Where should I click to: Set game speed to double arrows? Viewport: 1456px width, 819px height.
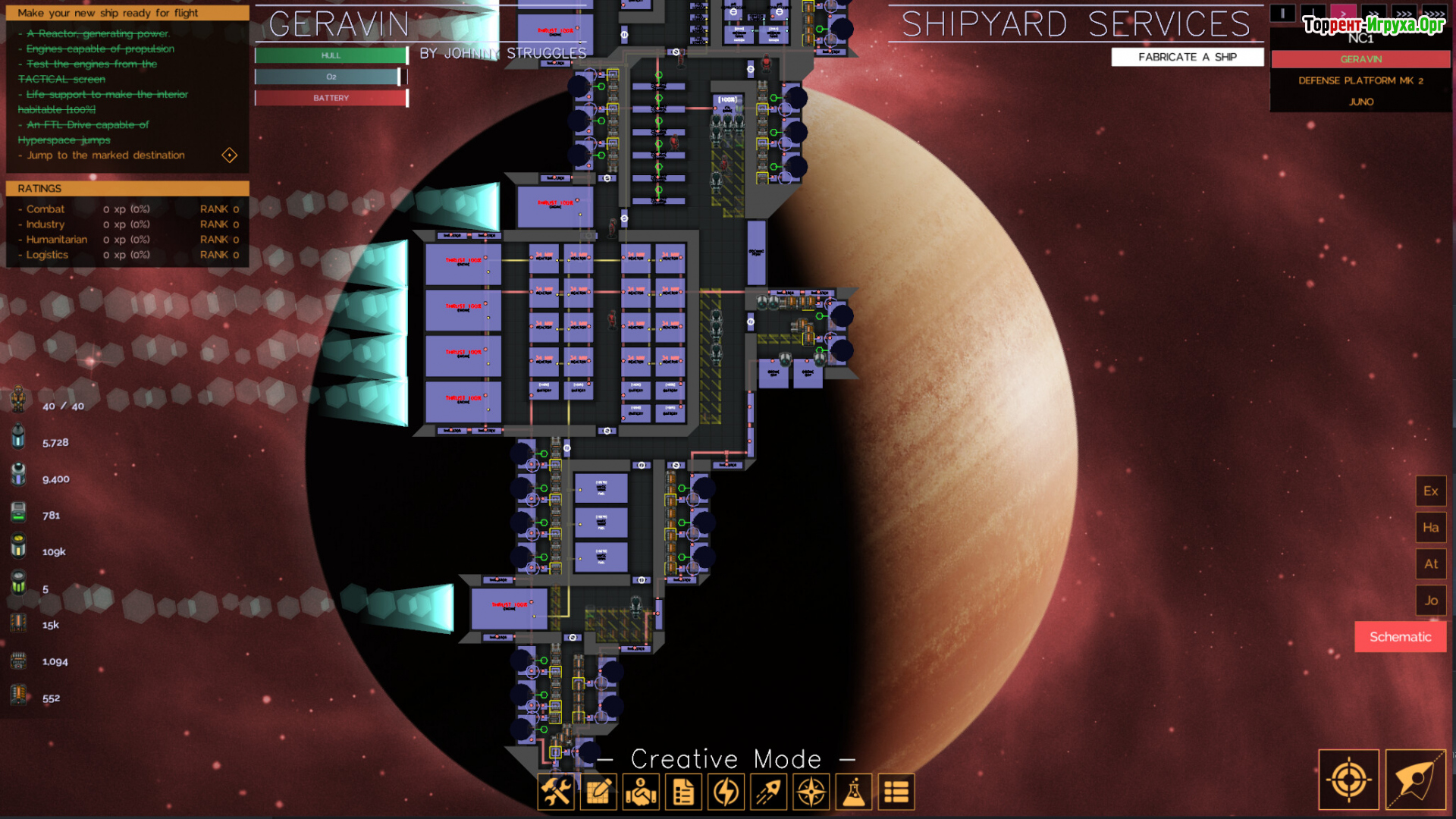coord(1373,14)
